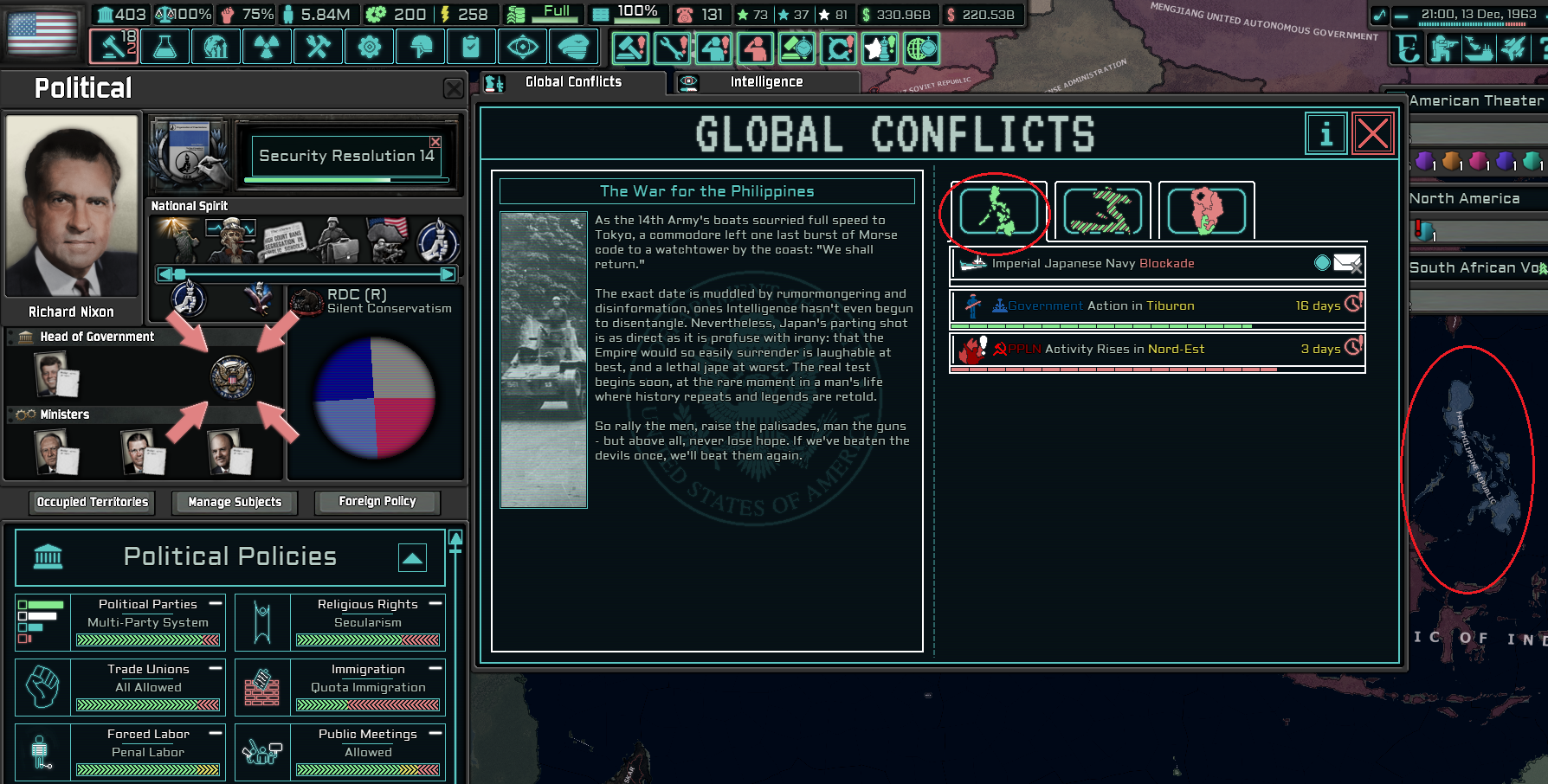
Task: Open the construction hammer-and-wrench menu
Action: tap(318, 47)
